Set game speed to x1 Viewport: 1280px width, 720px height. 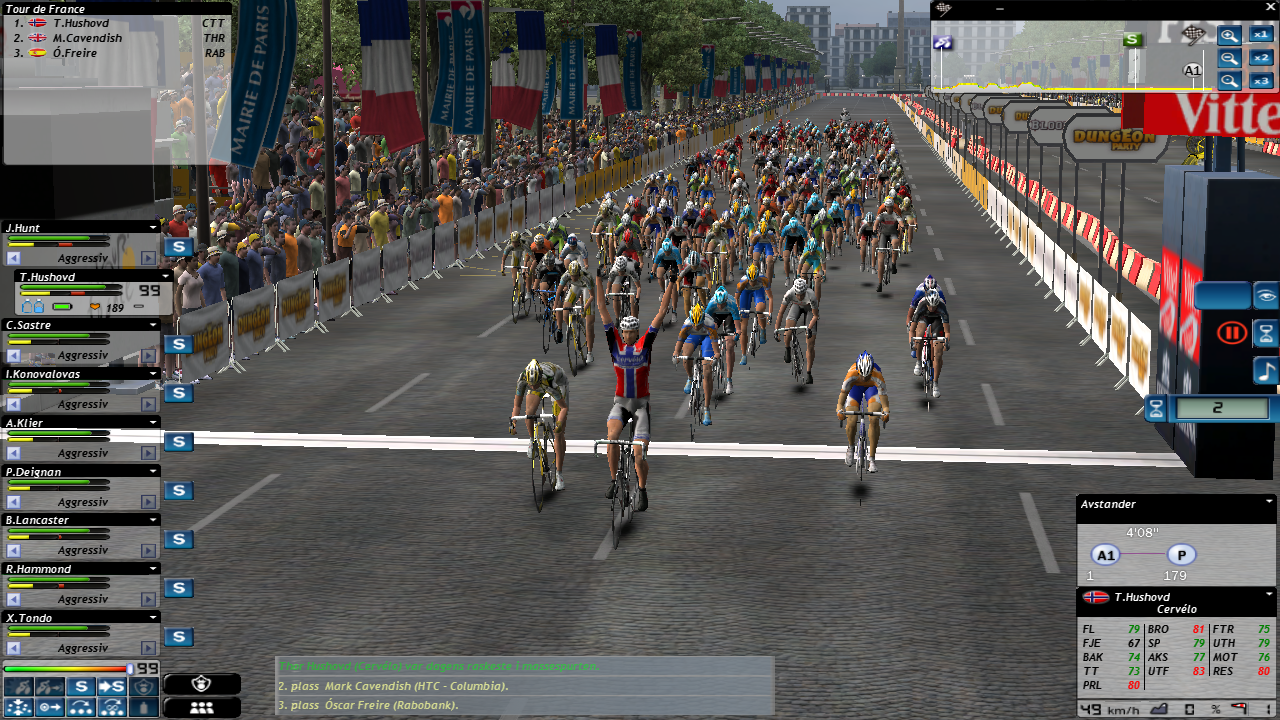point(1261,35)
